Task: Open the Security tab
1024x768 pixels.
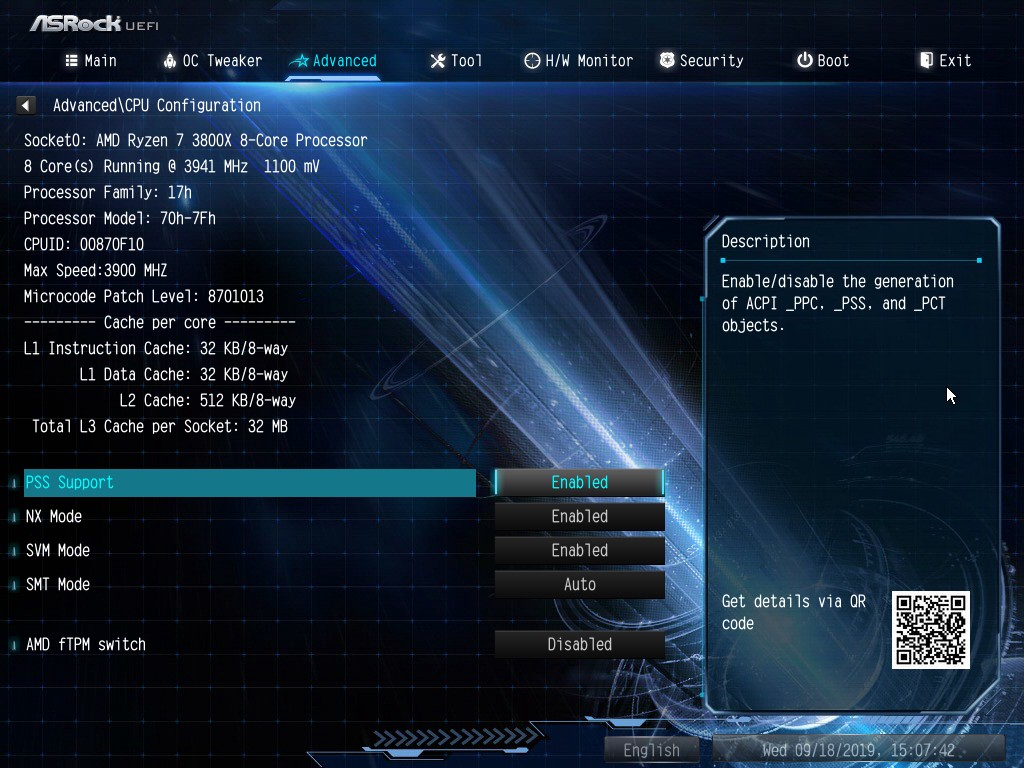Action: (x=701, y=61)
